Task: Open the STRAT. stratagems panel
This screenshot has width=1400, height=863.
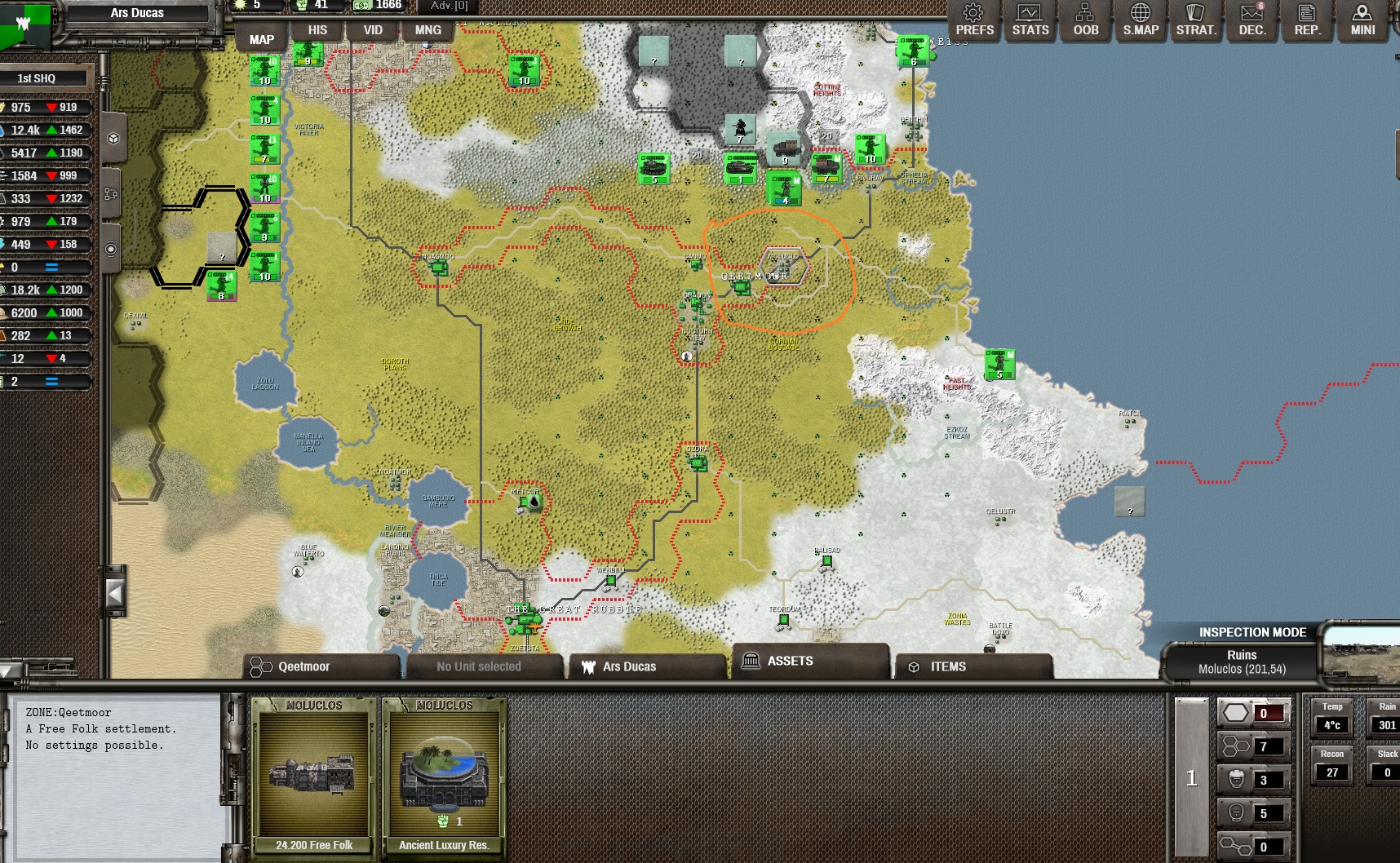Action: click(x=1195, y=20)
